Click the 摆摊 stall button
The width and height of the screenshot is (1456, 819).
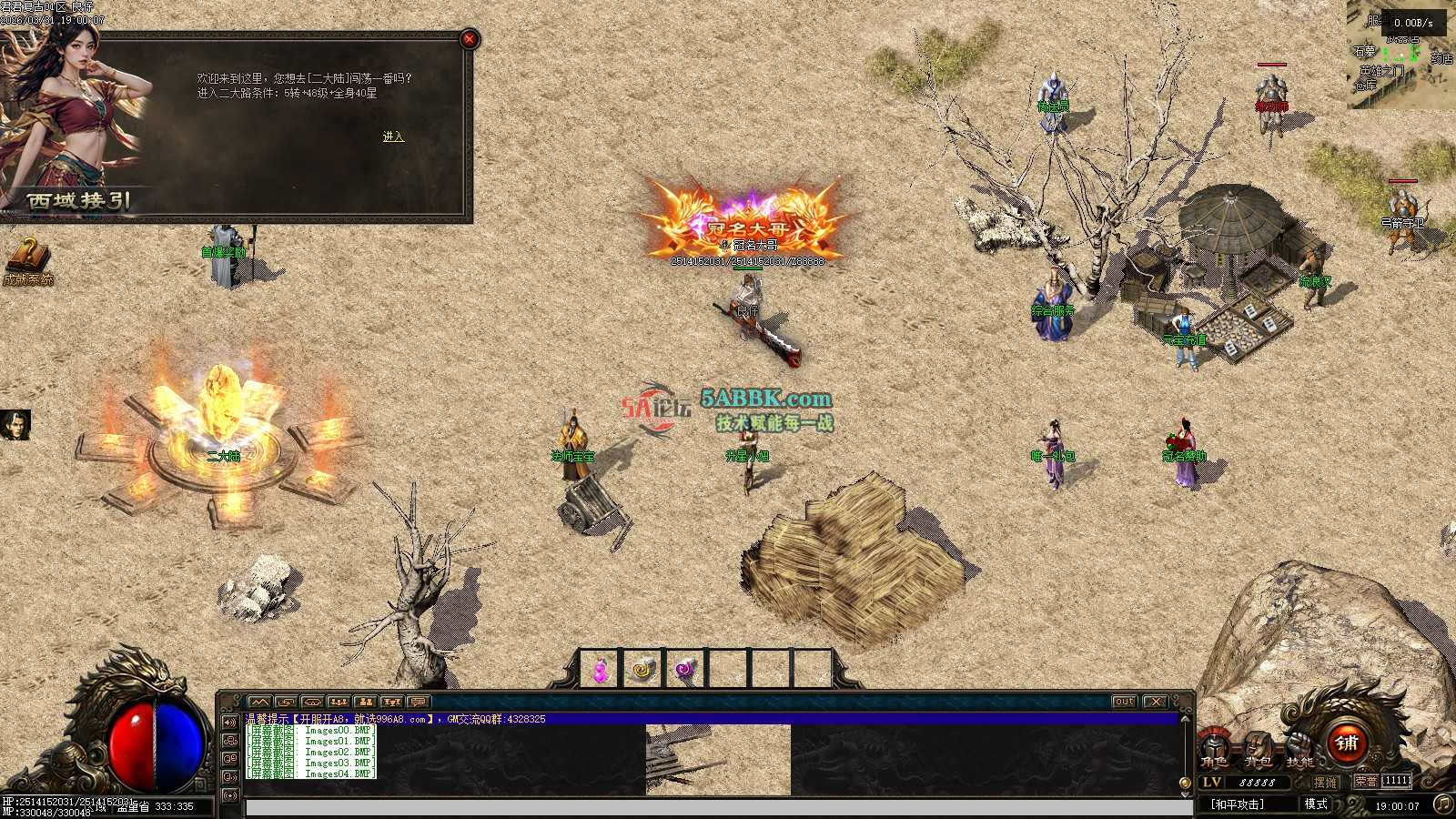click(x=1326, y=782)
